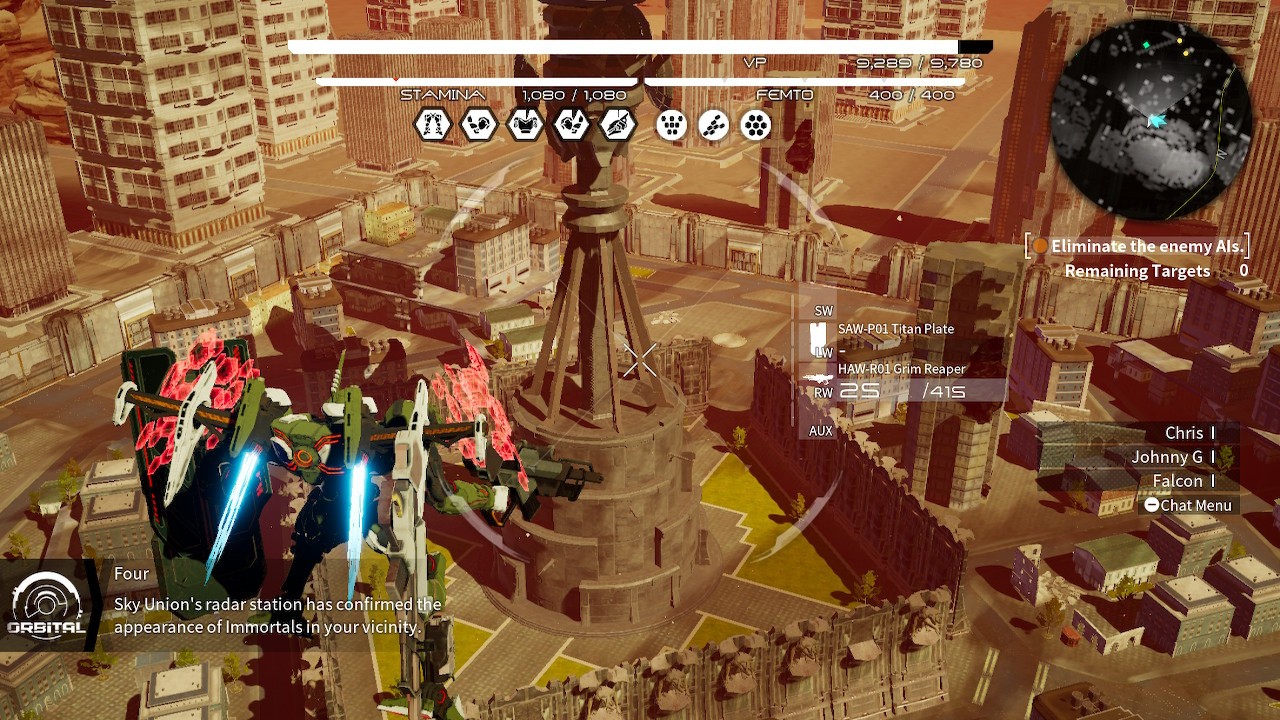Choose the AUX equipment slot
This screenshot has width=1280, height=720.
coord(821,431)
